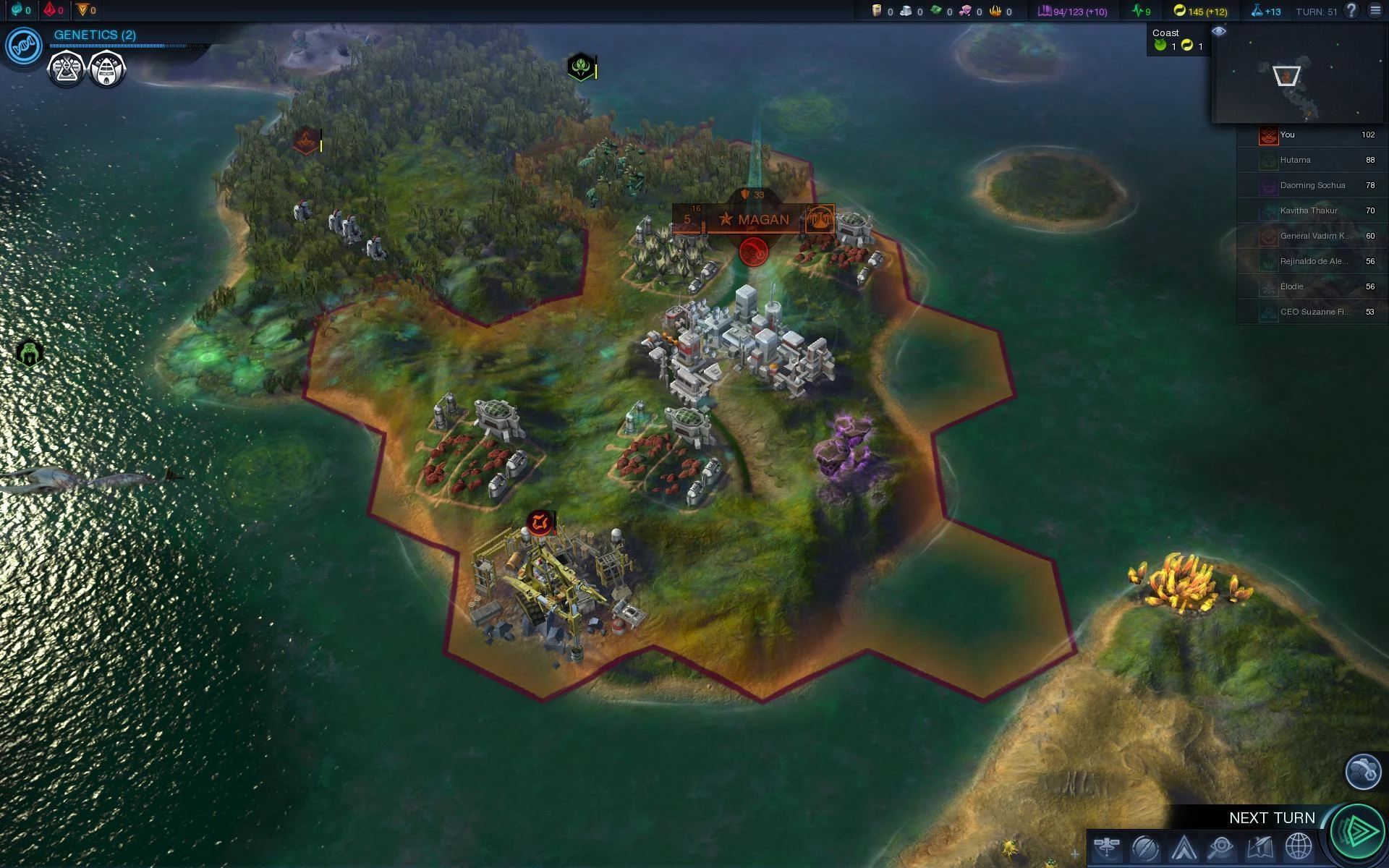This screenshot has width=1389, height=868.
Task: Toggle the minimap eye options icon
Action: [x=1219, y=31]
